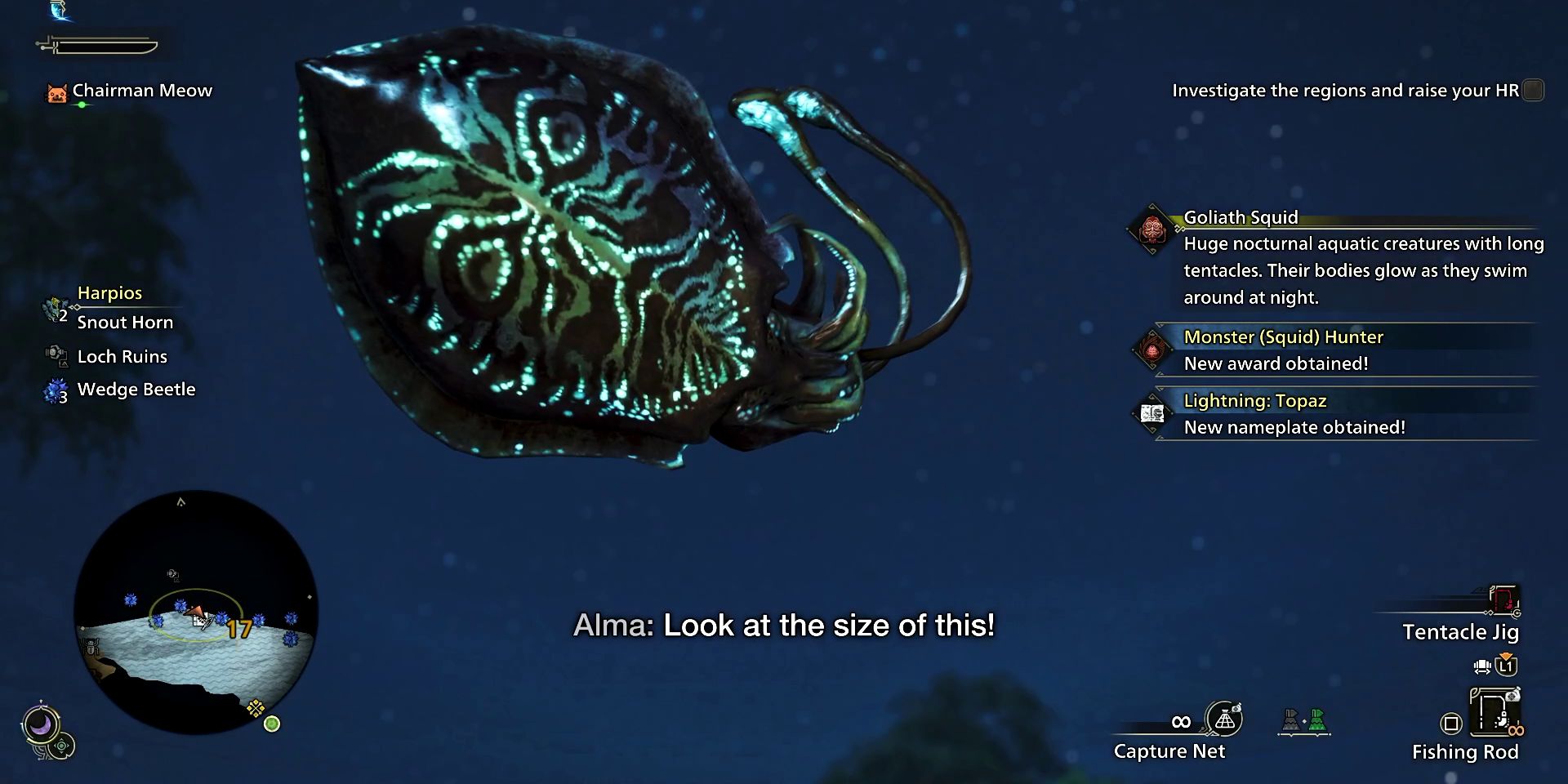Toggle the checkbox beside the HR quest text
1568x784 pixels.
pyautogui.click(x=1531, y=91)
